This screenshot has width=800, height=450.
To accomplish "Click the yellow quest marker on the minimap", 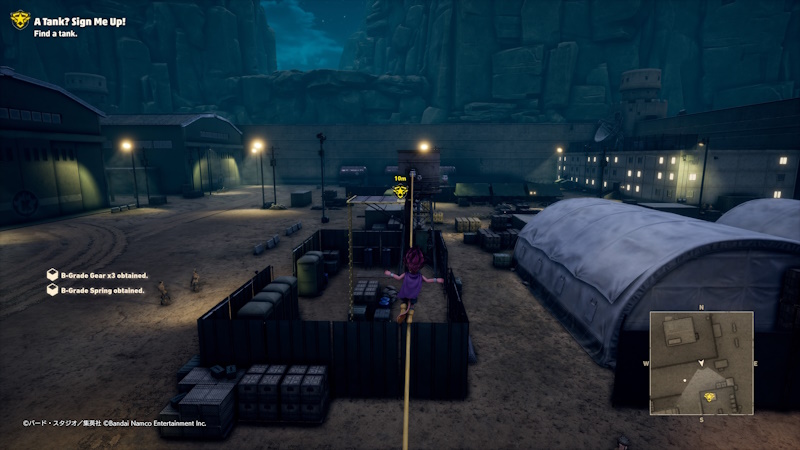I will coord(710,397).
